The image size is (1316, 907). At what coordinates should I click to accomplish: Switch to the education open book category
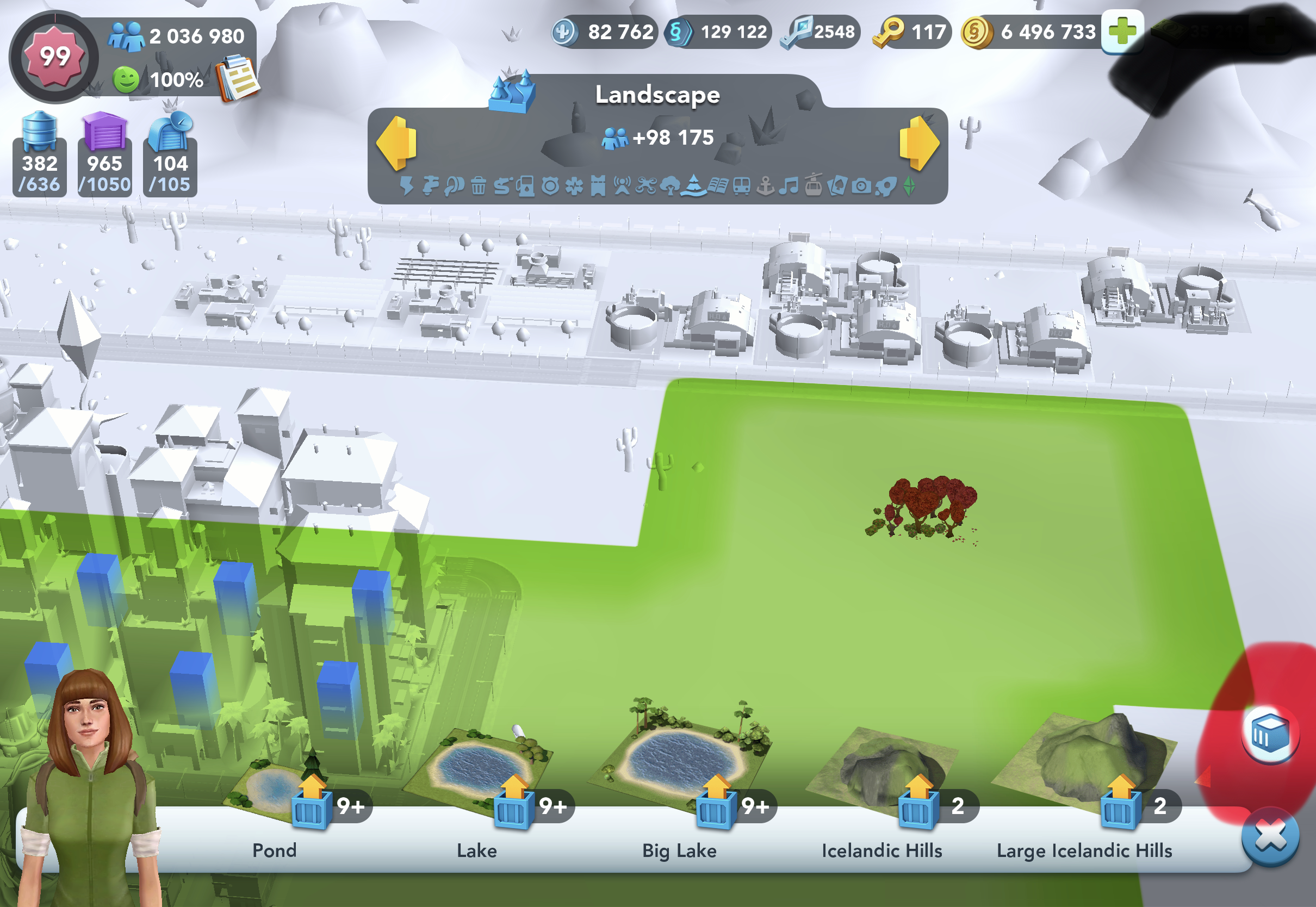(x=718, y=186)
